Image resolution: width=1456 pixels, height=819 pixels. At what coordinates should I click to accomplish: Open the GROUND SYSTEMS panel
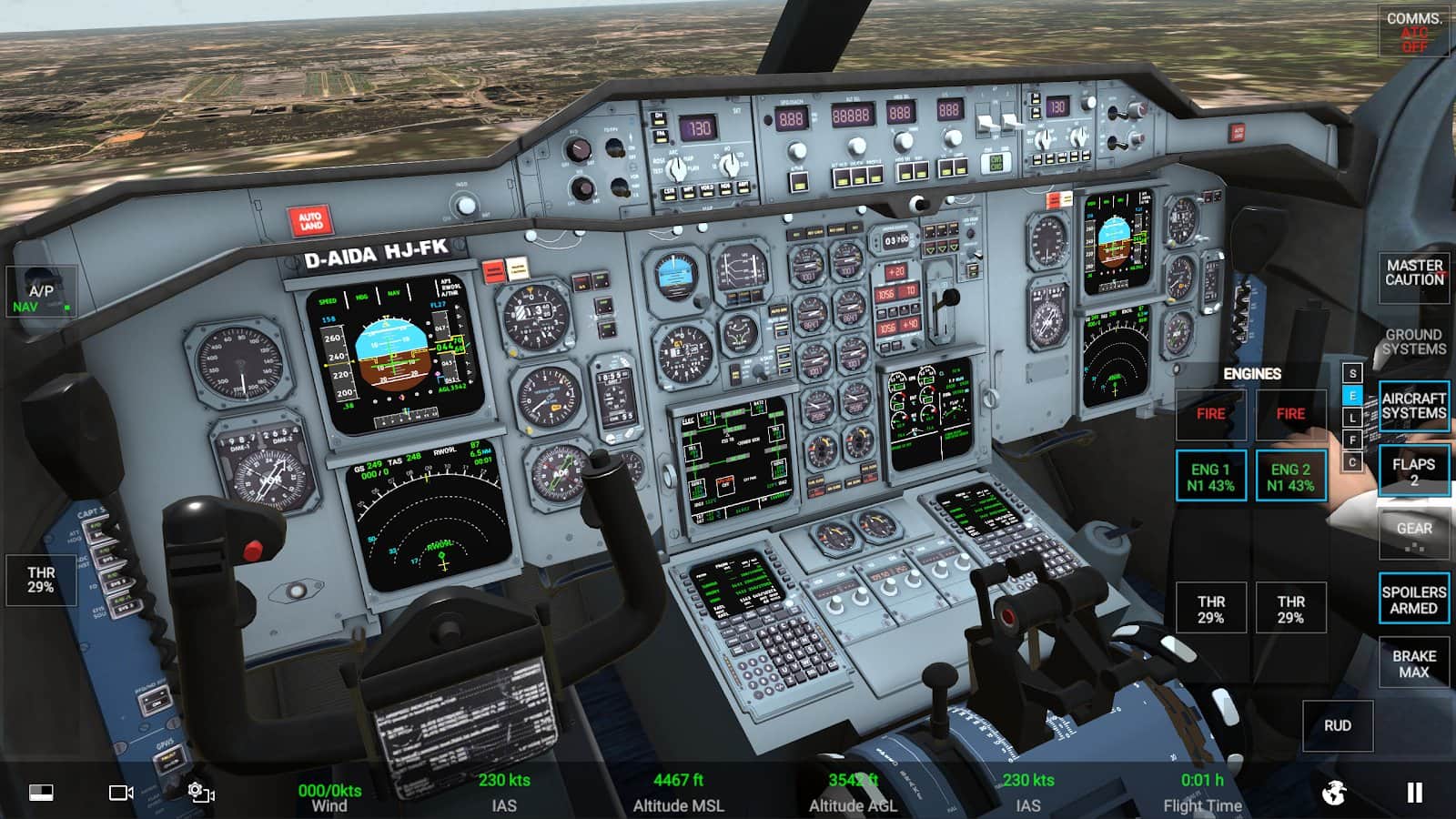click(x=1413, y=342)
